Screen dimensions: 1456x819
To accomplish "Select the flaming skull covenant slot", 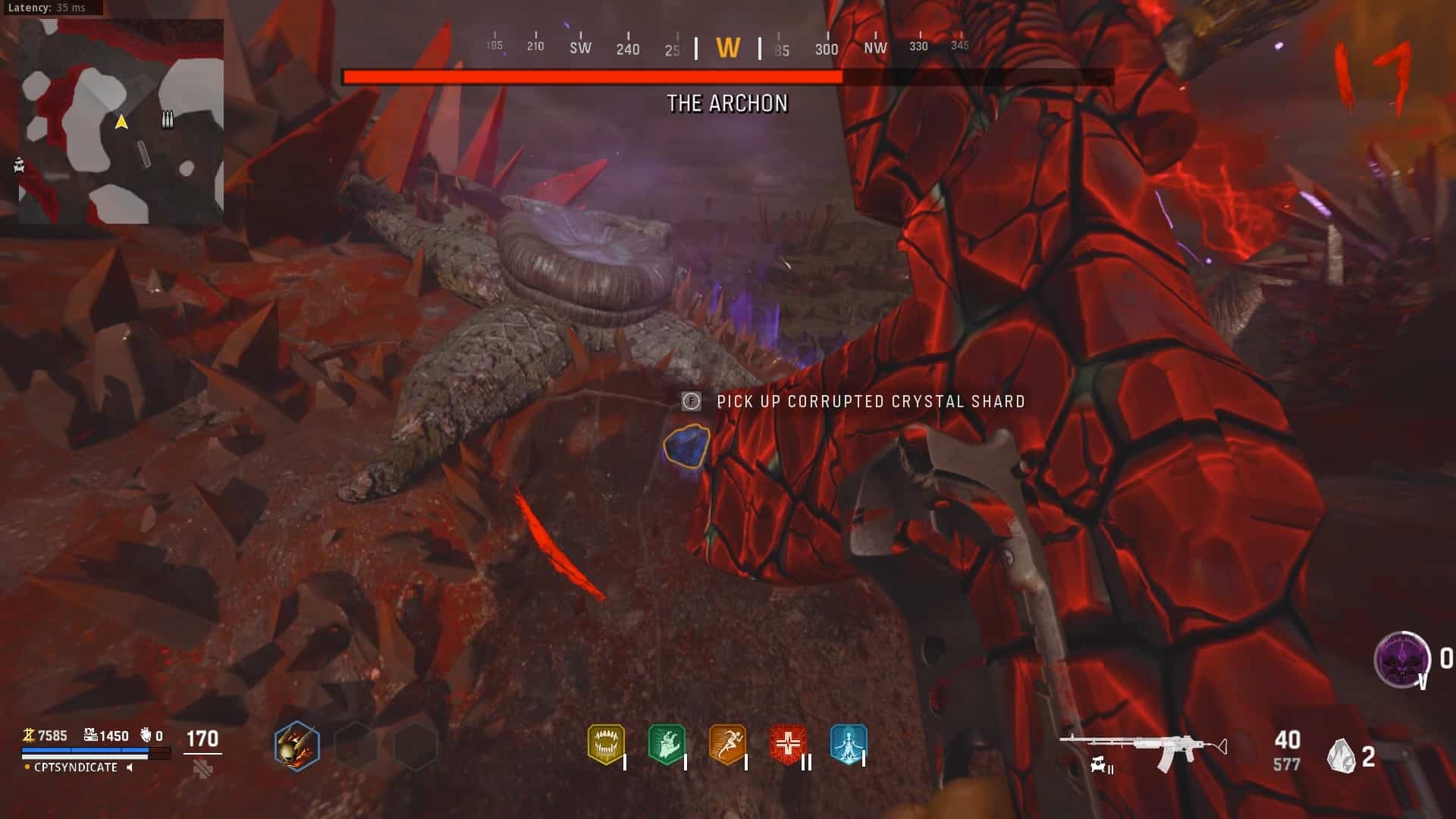I will tap(297, 745).
